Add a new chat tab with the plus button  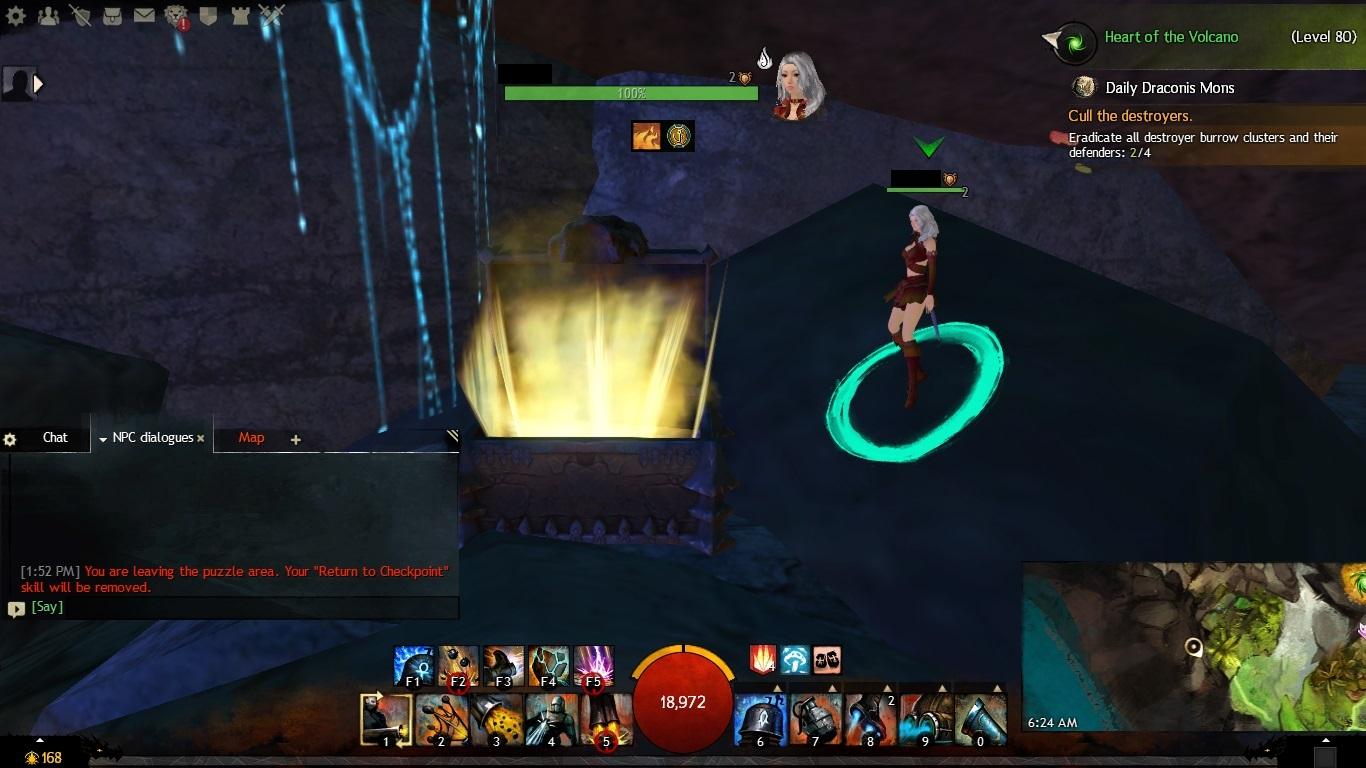coord(295,438)
